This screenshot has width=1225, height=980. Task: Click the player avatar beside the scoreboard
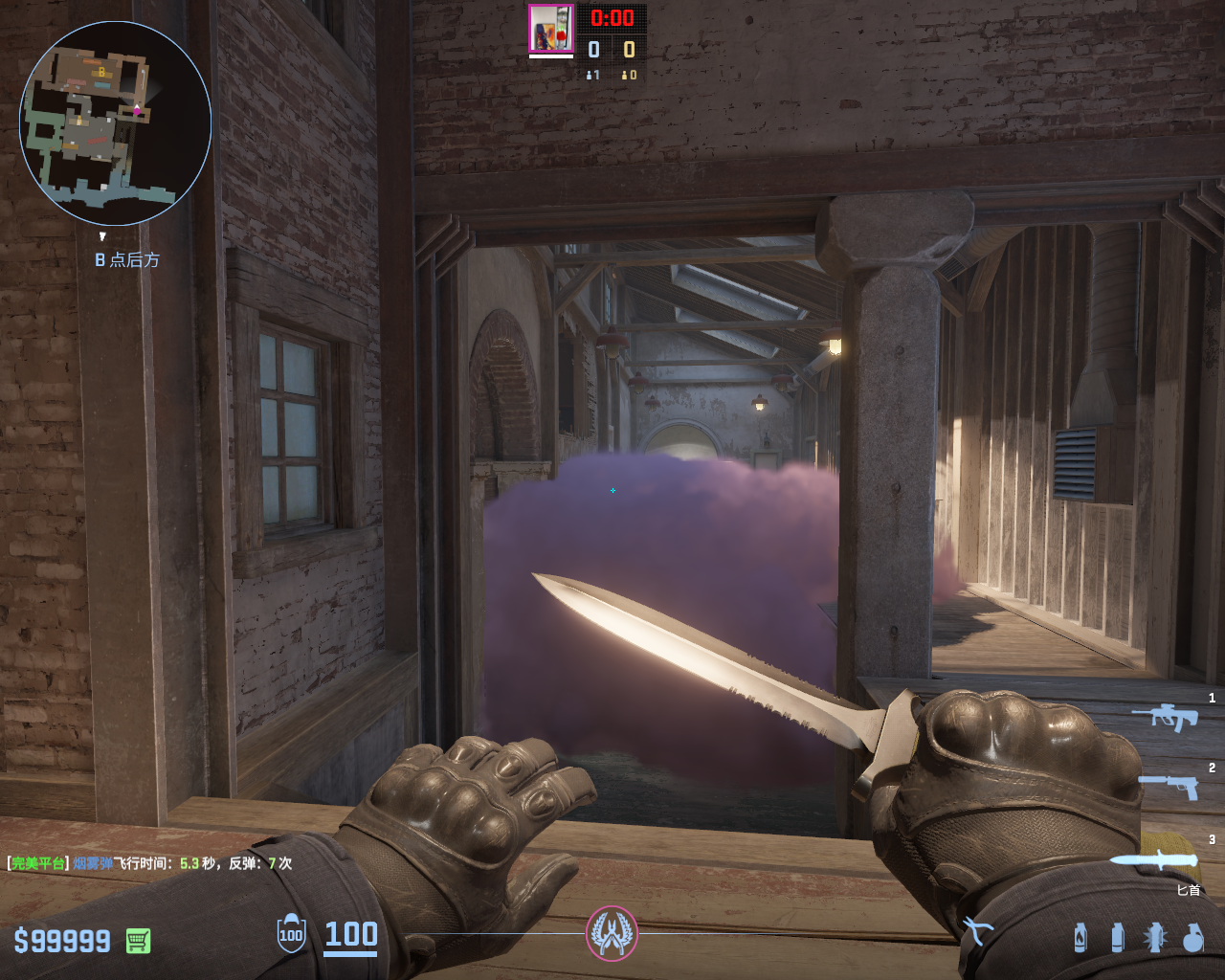tap(551, 29)
